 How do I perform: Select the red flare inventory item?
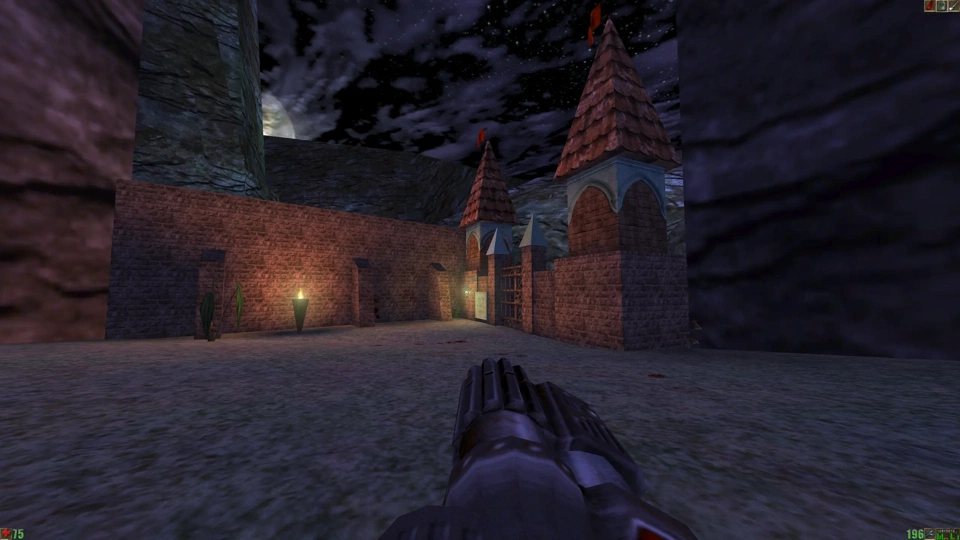(x=929, y=6)
